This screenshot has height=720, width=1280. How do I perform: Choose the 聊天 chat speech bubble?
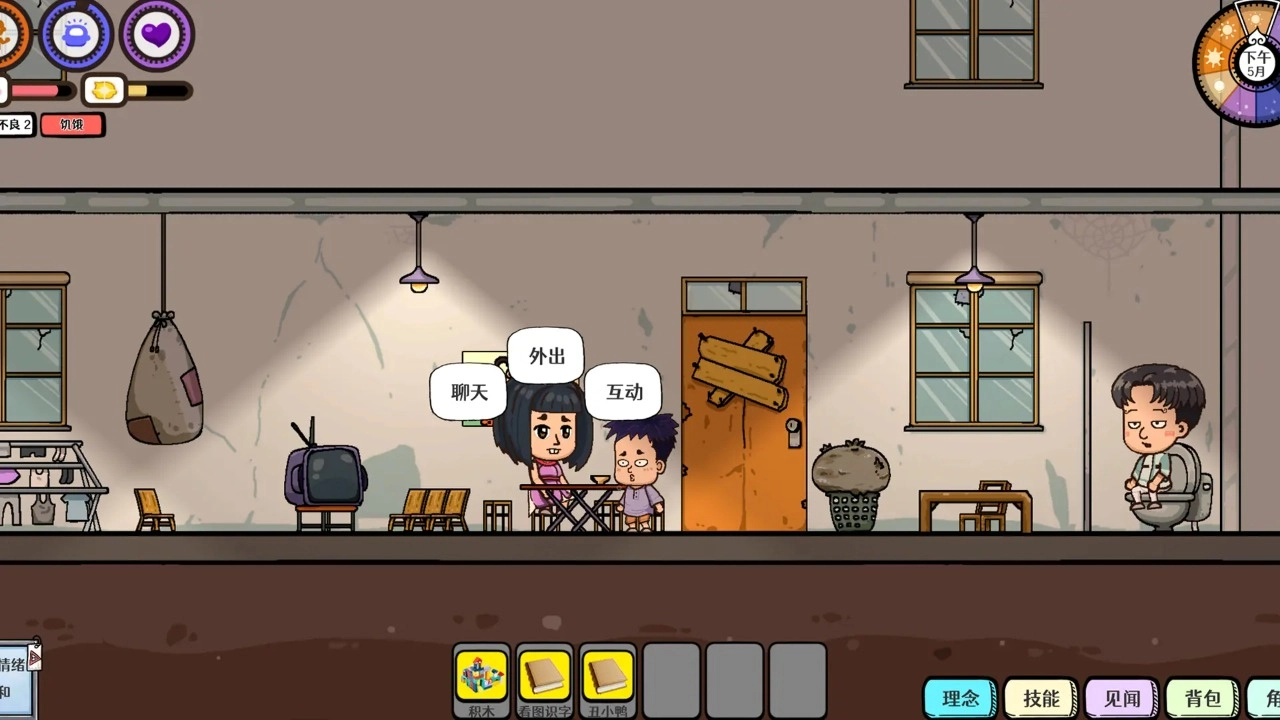467,392
